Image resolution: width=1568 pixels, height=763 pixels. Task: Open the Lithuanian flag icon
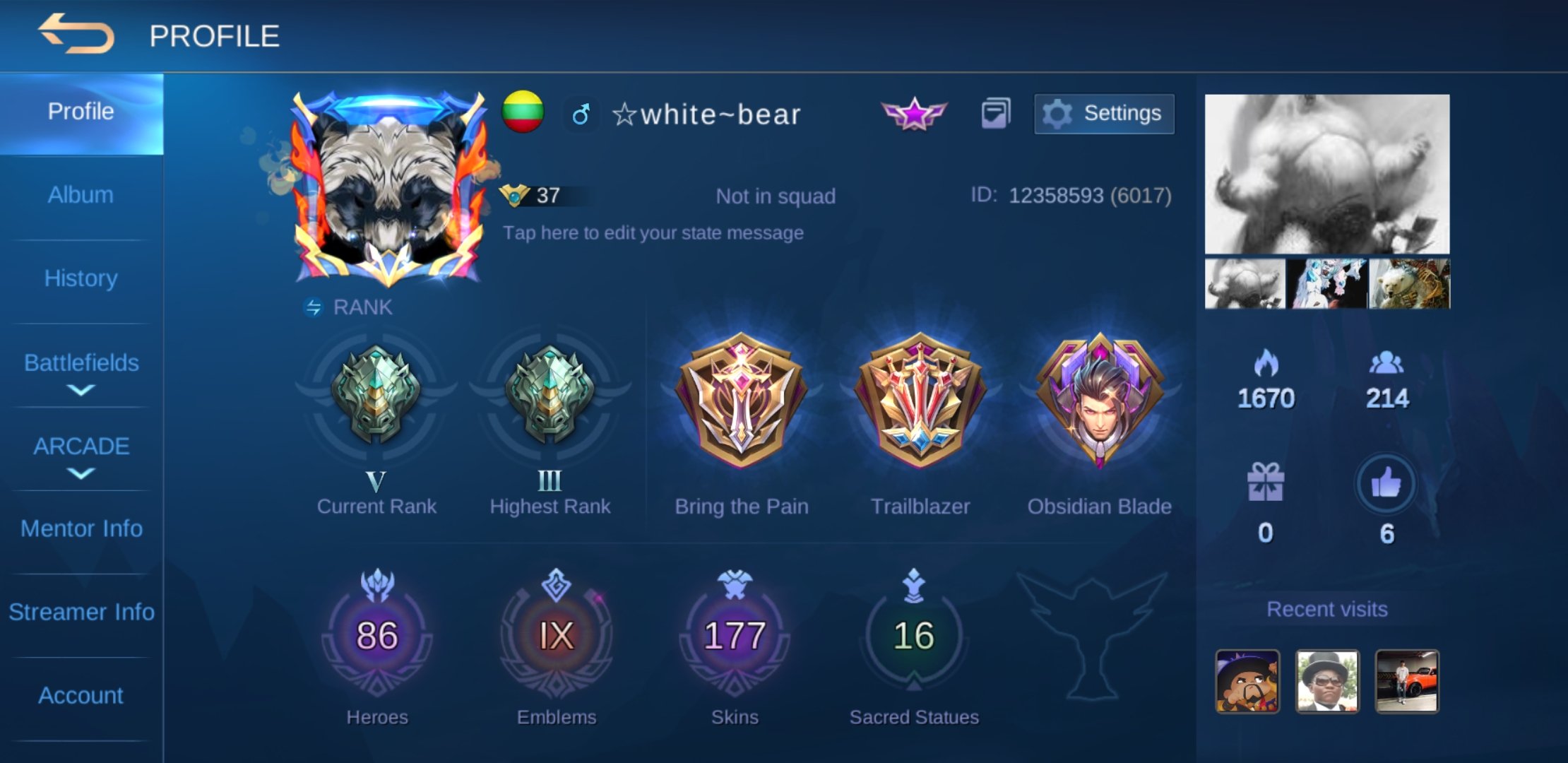(523, 112)
